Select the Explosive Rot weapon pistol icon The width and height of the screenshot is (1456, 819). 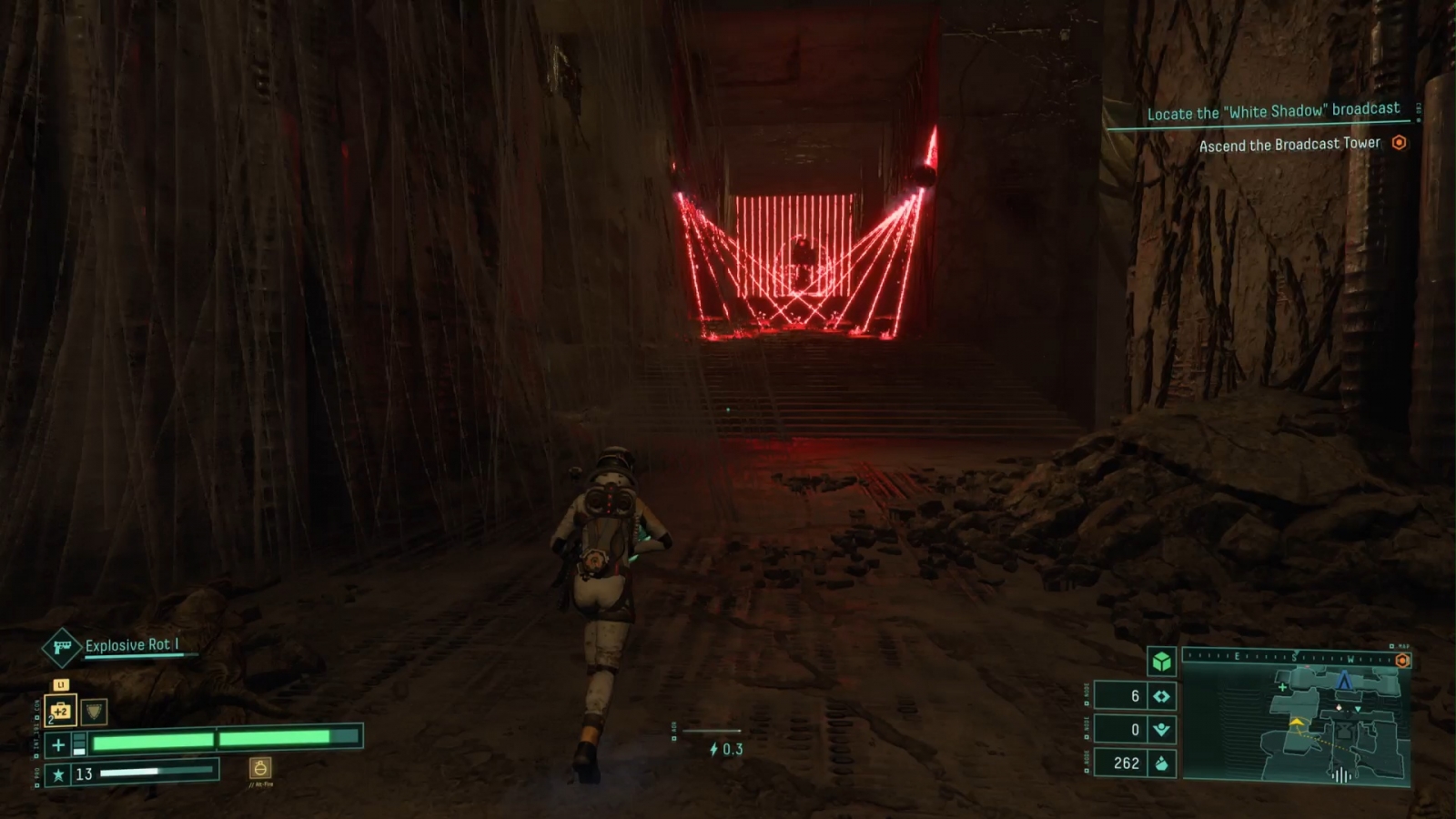[x=62, y=648]
